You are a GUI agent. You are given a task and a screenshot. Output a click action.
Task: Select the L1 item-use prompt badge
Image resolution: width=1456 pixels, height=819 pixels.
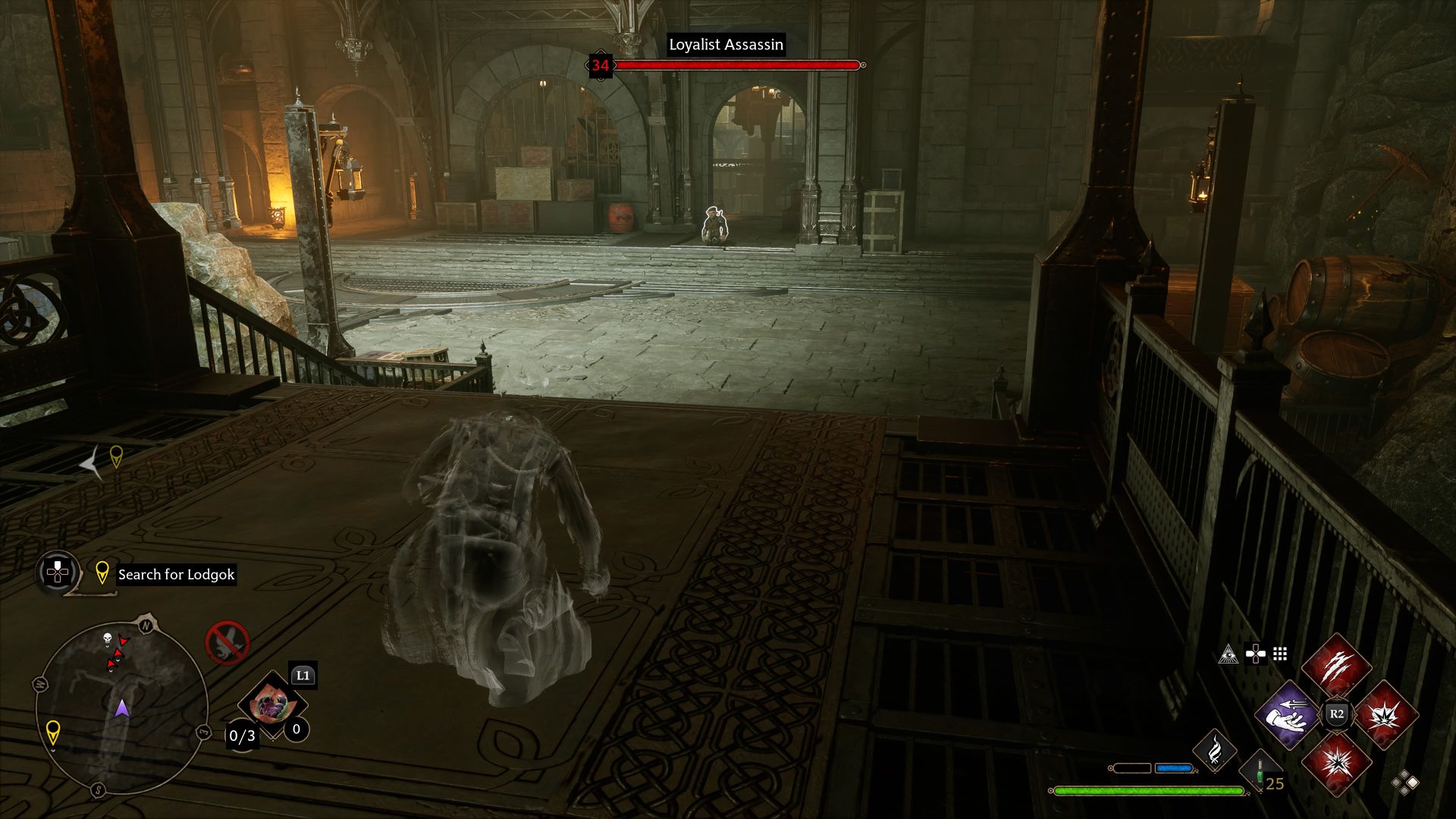[303, 676]
